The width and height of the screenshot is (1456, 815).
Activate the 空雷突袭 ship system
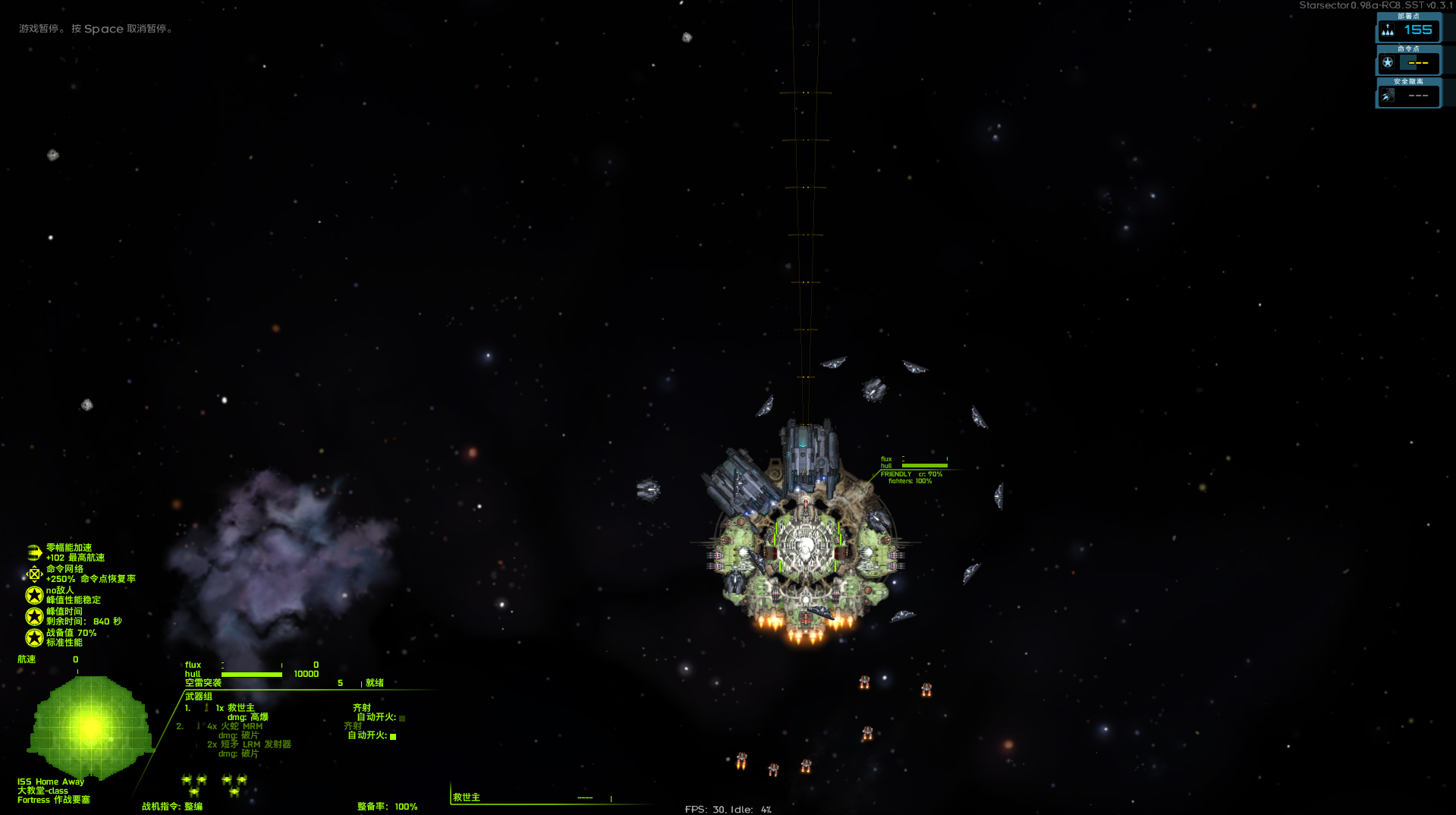[203, 683]
